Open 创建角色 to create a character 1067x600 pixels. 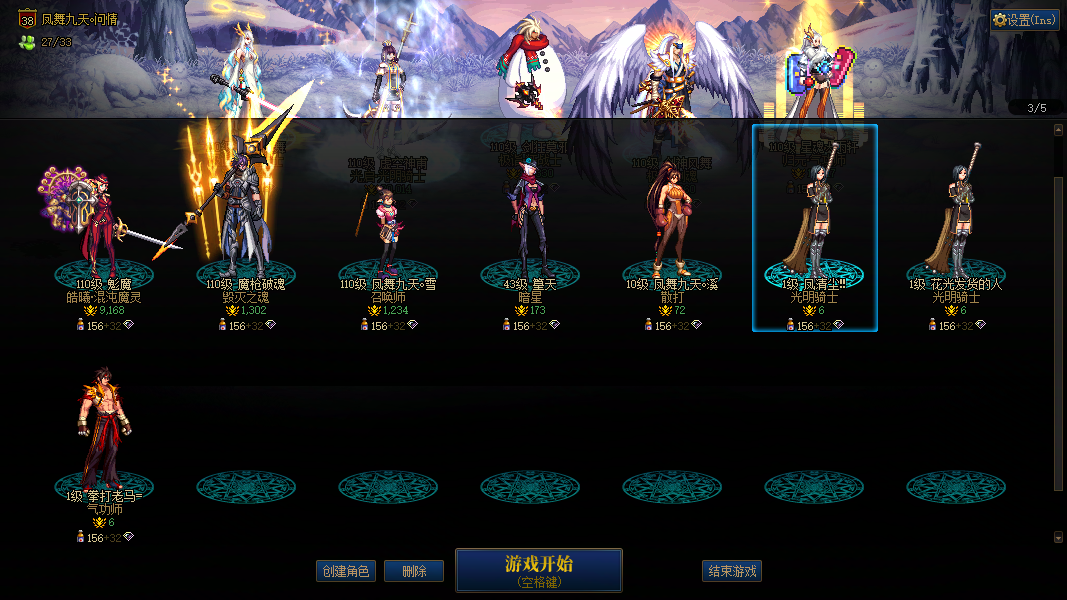[x=345, y=571]
